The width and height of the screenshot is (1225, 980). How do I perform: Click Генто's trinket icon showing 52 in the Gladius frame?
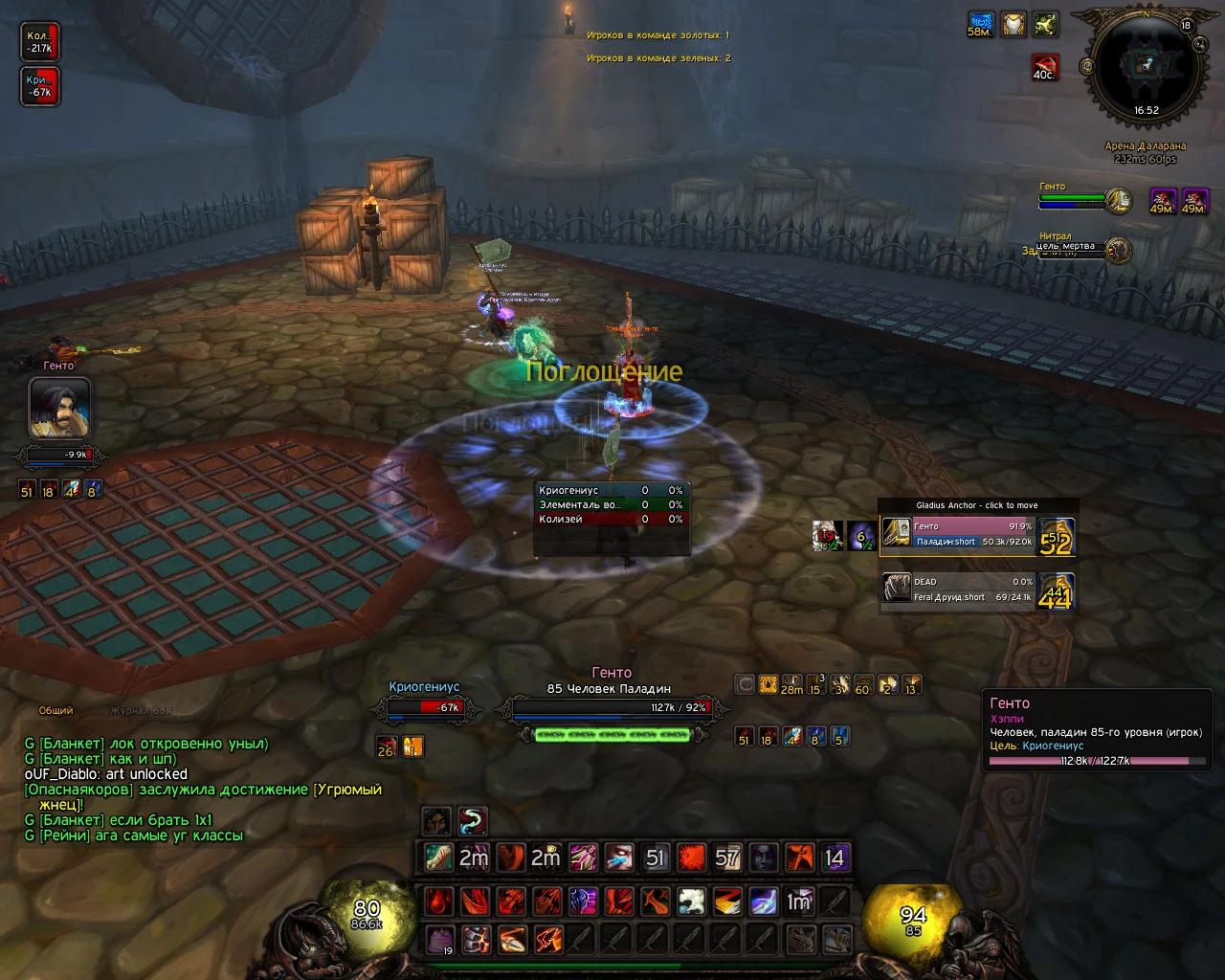coord(1058,537)
